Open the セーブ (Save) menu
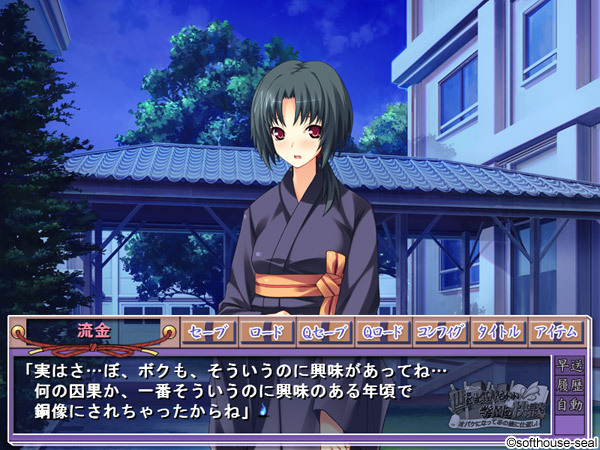 (x=208, y=332)
